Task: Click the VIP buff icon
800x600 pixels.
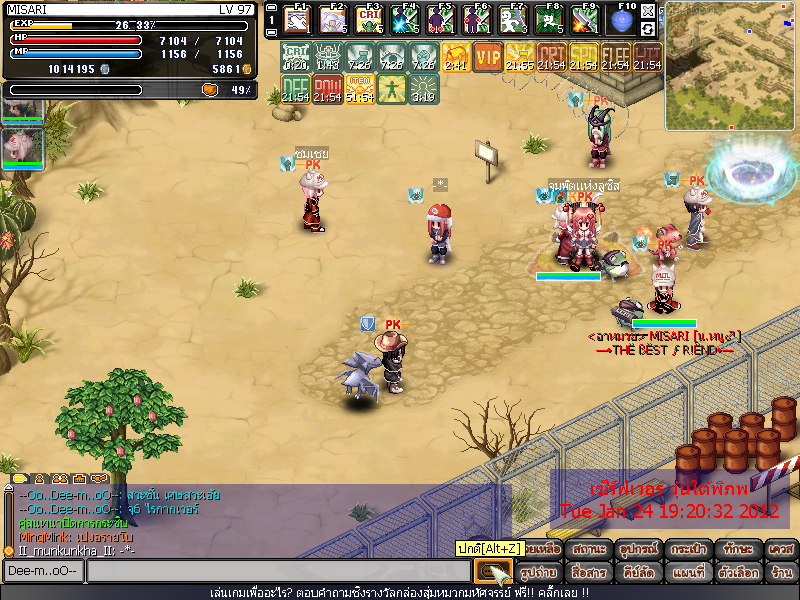Action: (487, 57)
